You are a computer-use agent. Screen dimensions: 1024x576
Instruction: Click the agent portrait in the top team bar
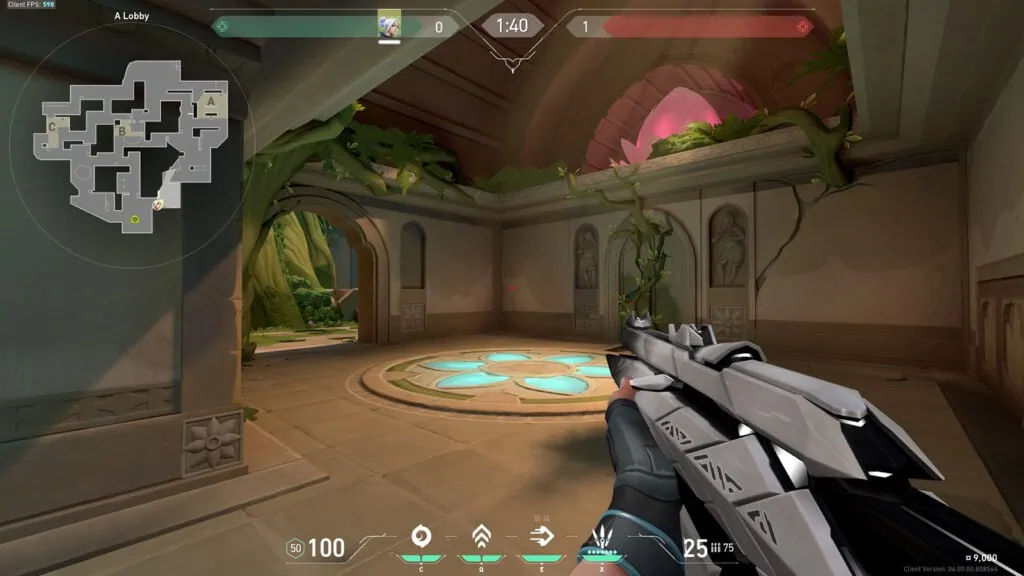point(390,26)
